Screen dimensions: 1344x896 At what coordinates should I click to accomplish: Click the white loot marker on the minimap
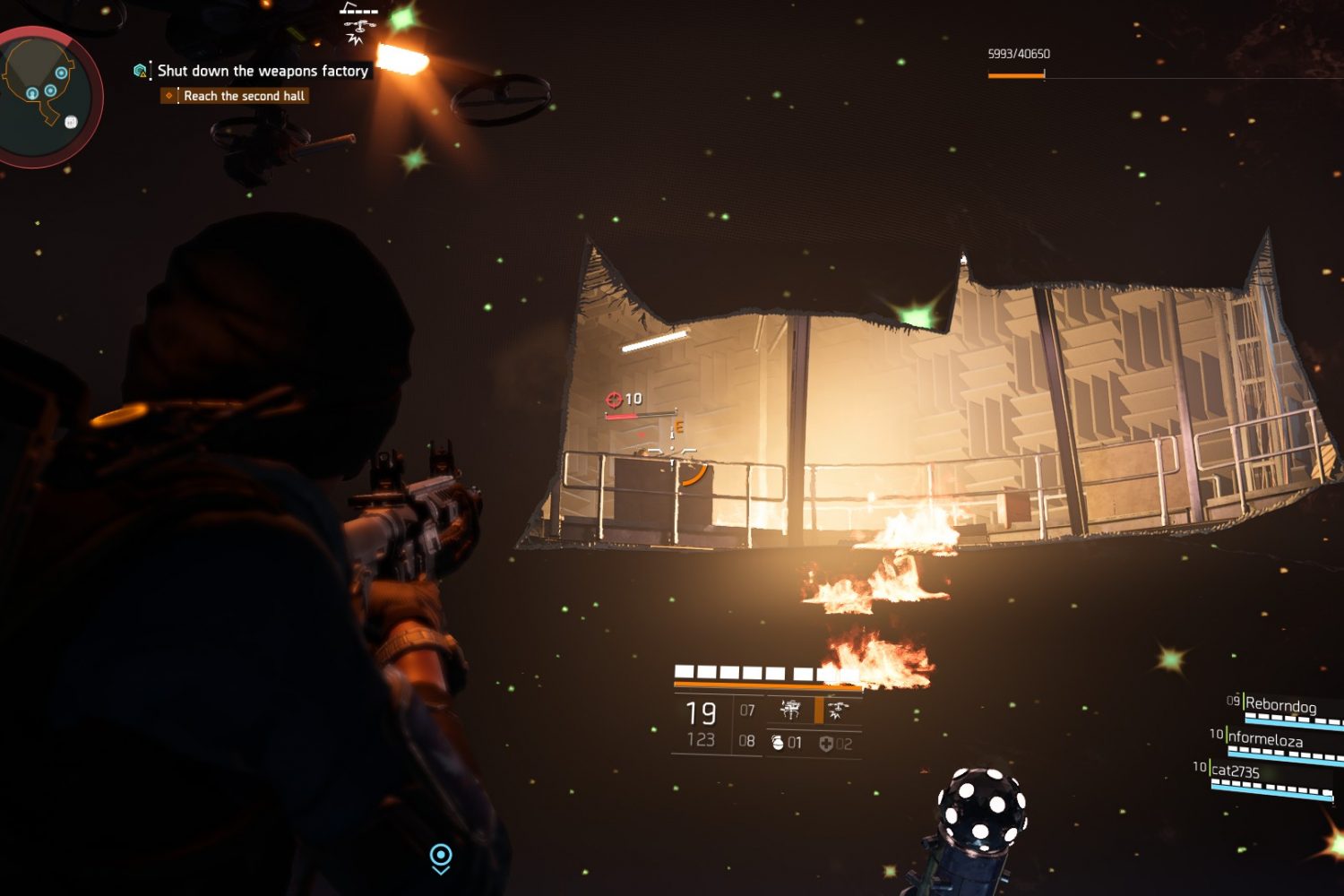click(71, 122)
